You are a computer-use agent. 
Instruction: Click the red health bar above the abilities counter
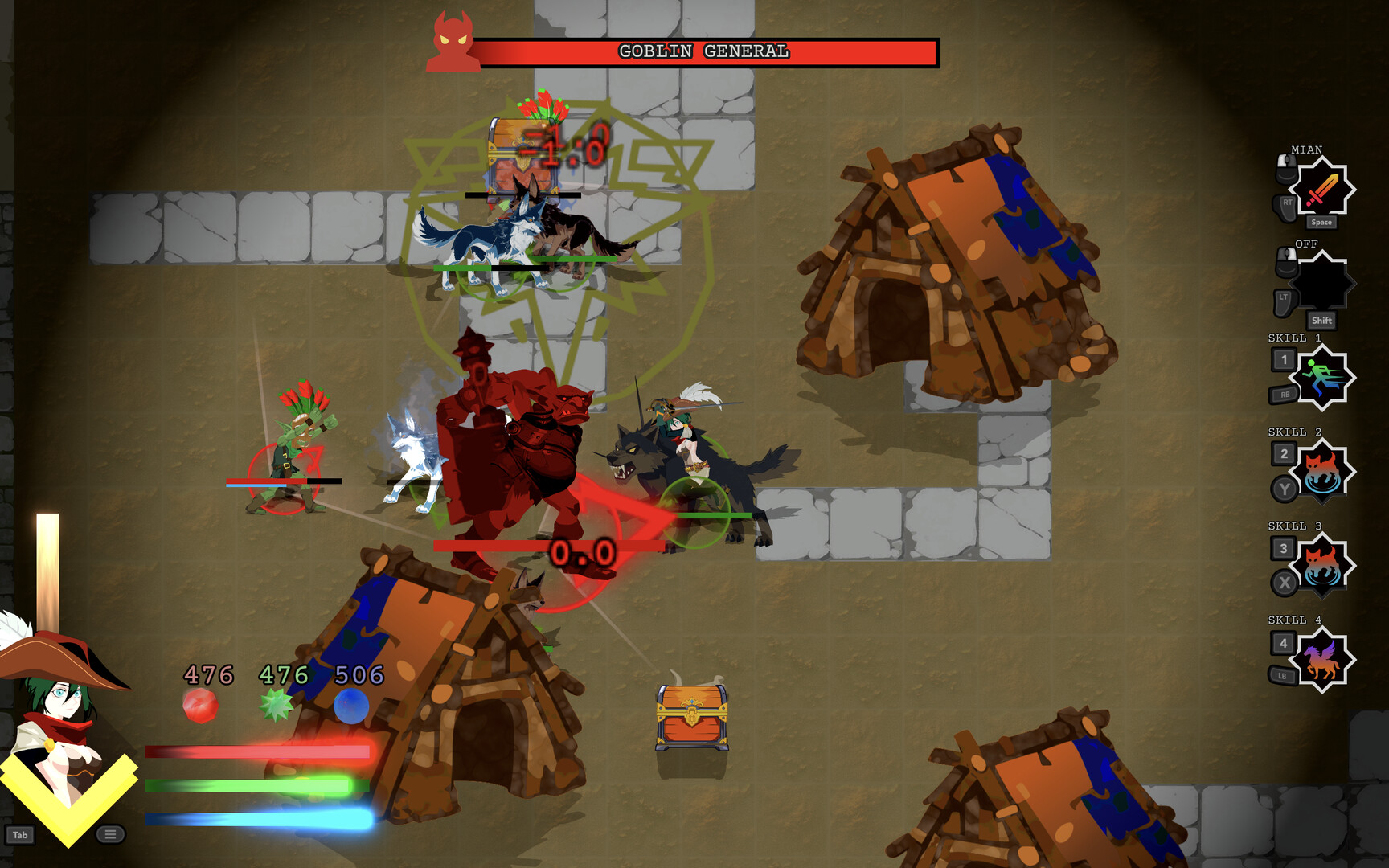[257, 751]
